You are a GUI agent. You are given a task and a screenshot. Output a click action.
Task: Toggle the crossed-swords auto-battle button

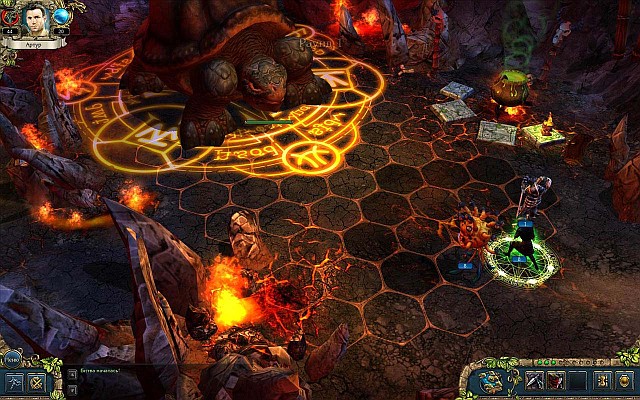pos(38,381)
